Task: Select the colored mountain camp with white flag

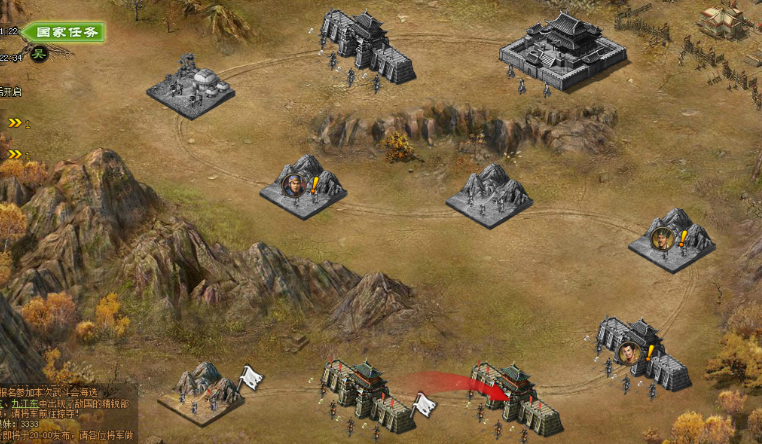Action: click(x=203, y=390)
